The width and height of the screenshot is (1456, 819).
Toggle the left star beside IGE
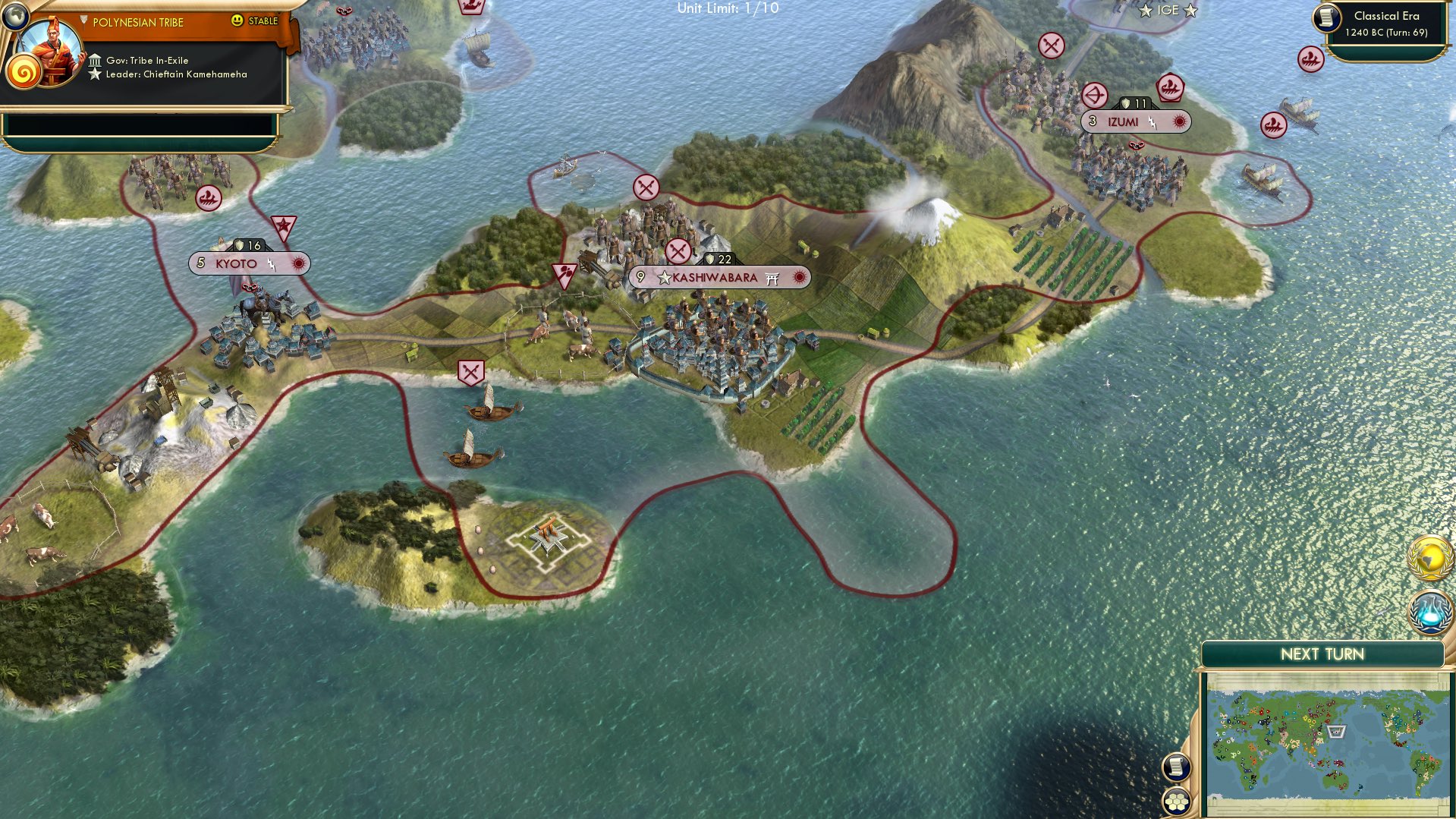coord(1146,10)
